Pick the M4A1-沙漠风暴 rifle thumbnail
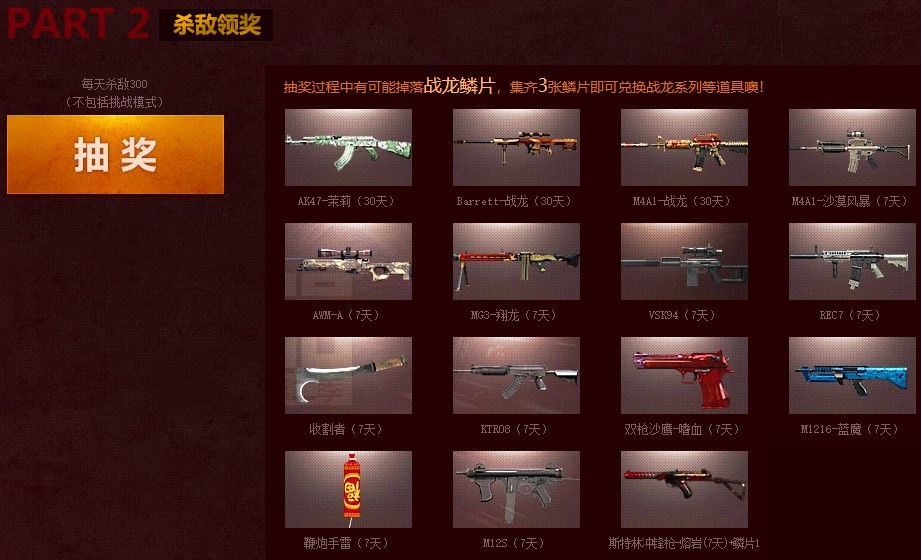The height and width of the screenshot is (560, 921). 852,147
